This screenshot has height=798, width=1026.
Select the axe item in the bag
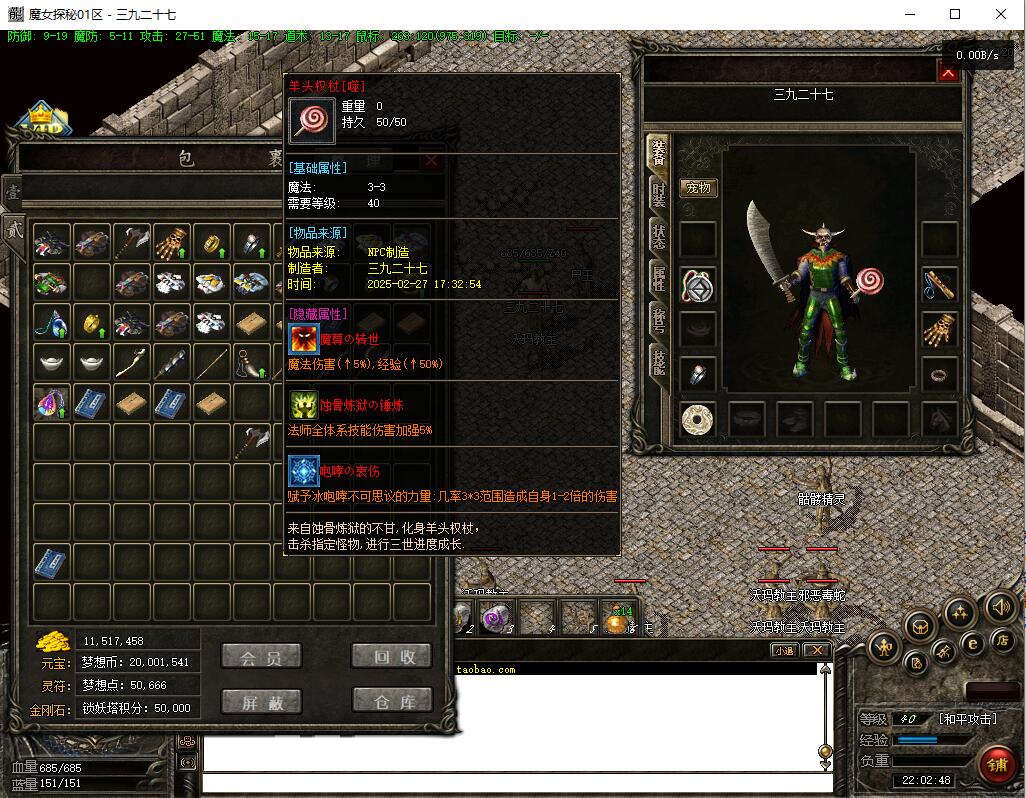click(132, 241)
